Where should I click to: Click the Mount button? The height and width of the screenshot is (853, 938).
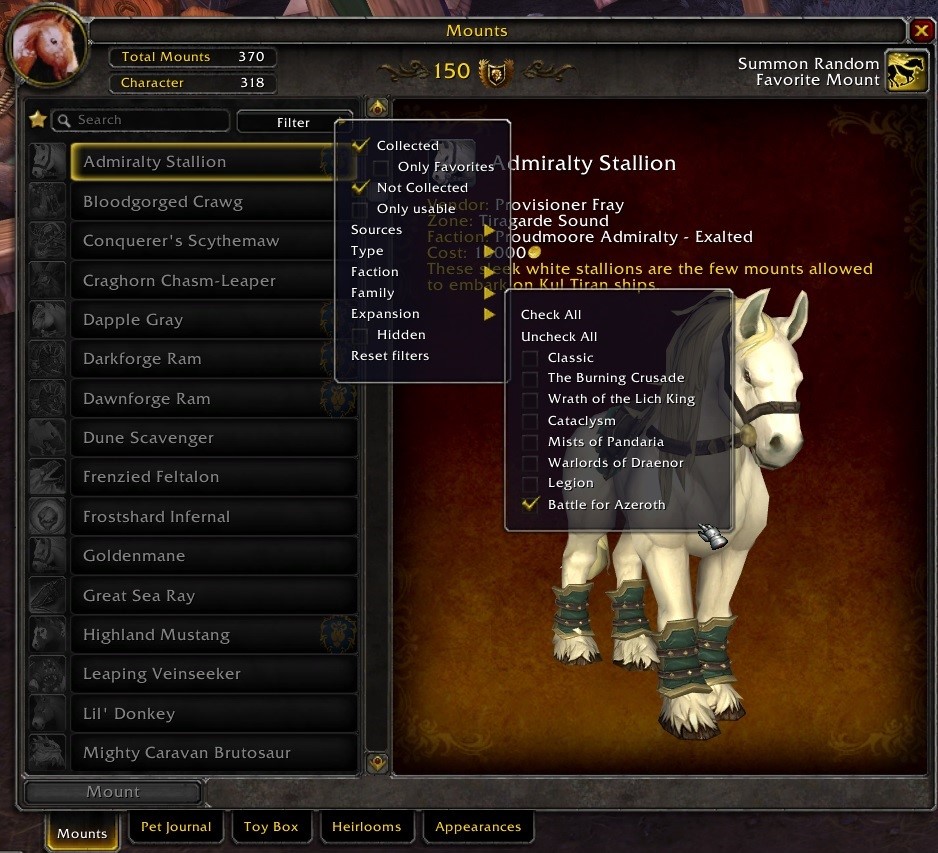pyautogui.click(x=113, y=792)
